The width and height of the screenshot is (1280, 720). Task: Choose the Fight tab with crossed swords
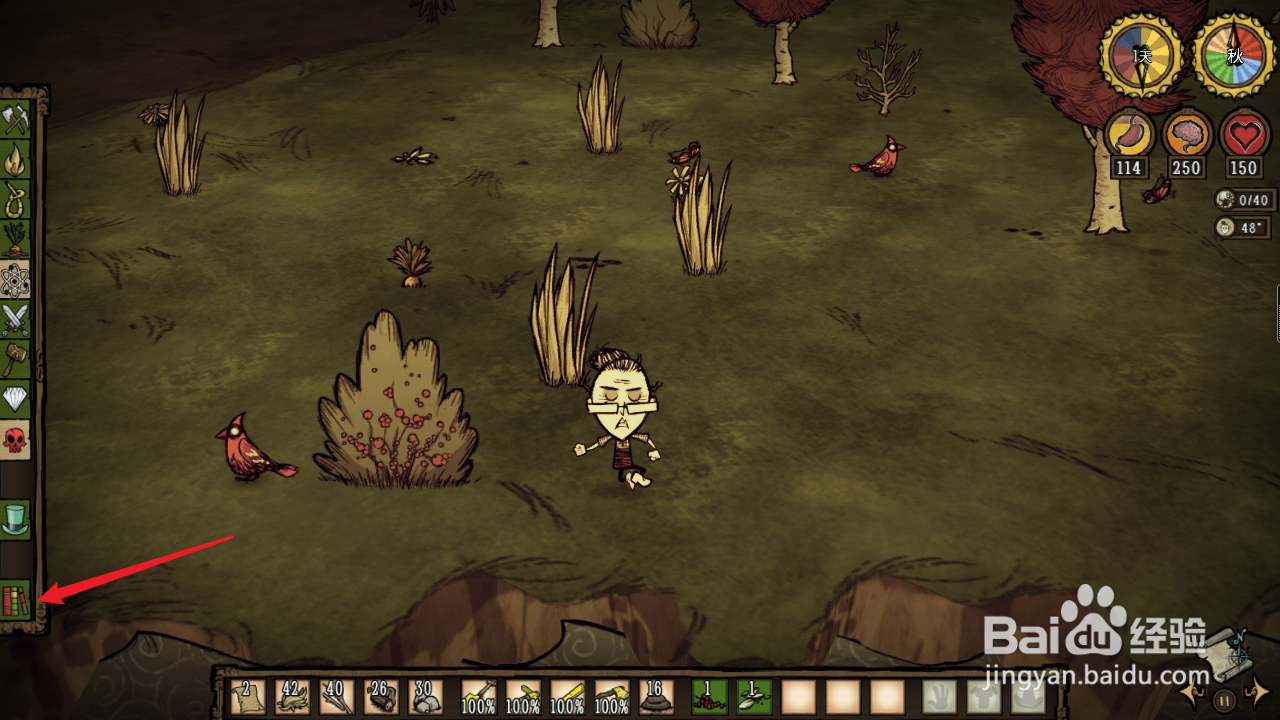pyautogui.click(x=15, y=320)
